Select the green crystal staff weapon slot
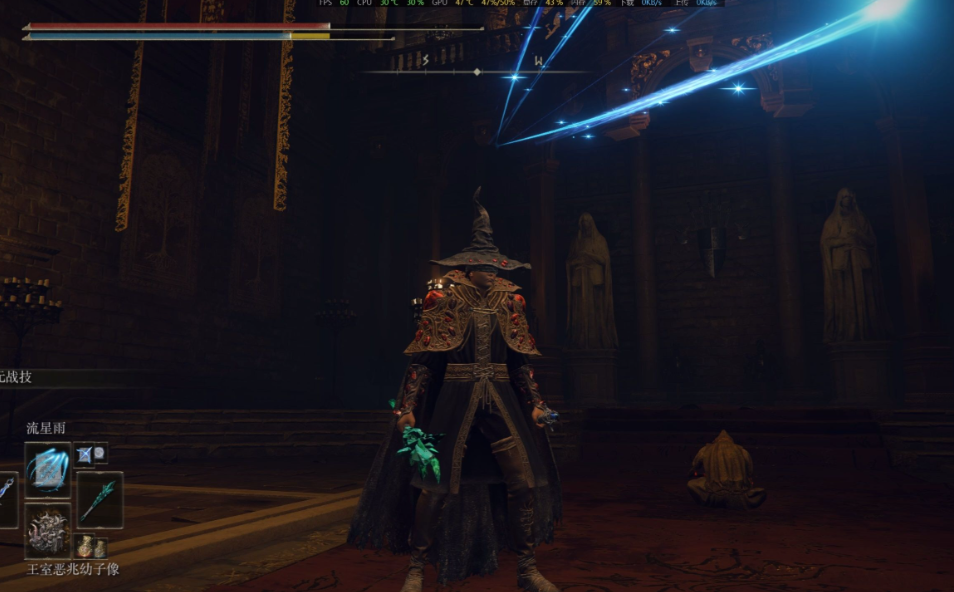Screen dimensions: 954x592 [x=100, y=500]
